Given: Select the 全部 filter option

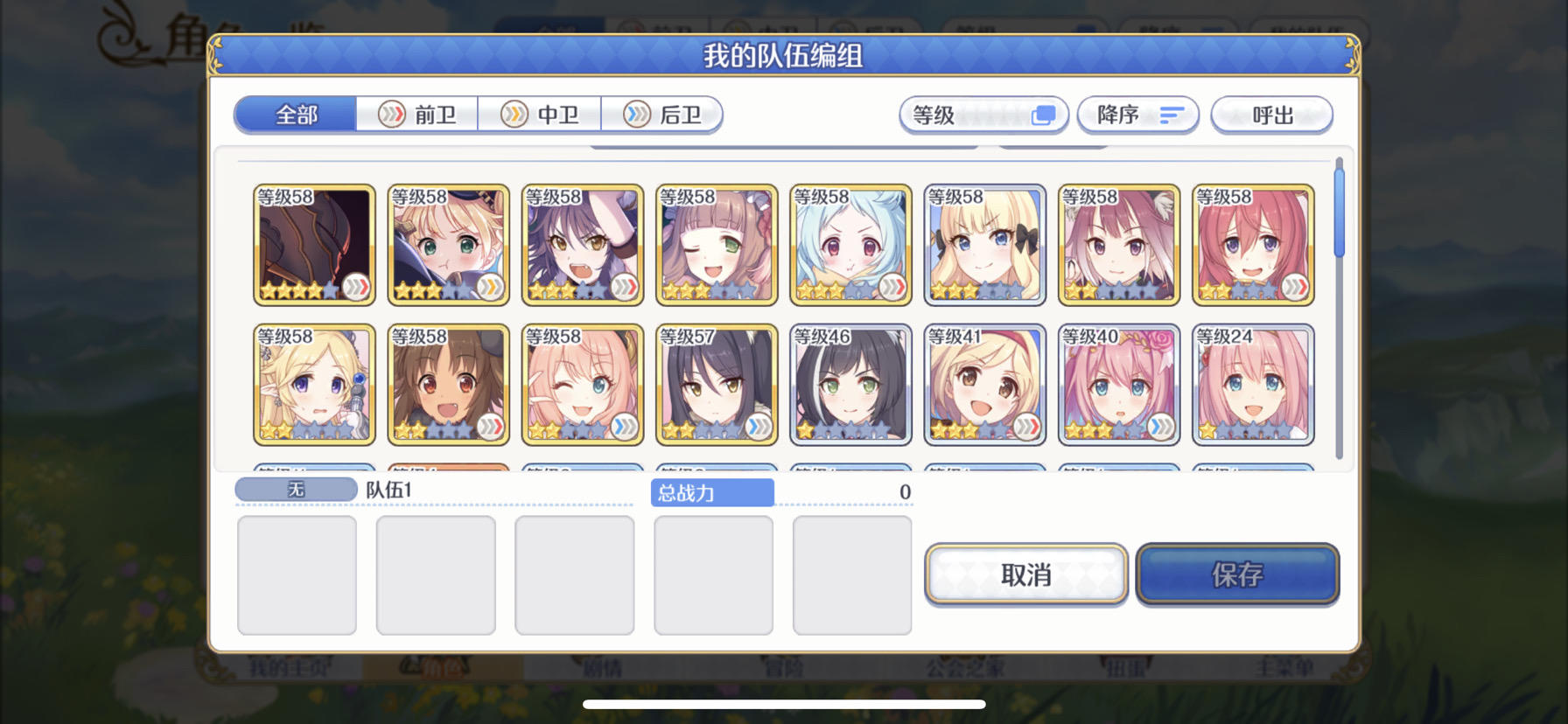Looking at the screenshot, I should (295, 114).
